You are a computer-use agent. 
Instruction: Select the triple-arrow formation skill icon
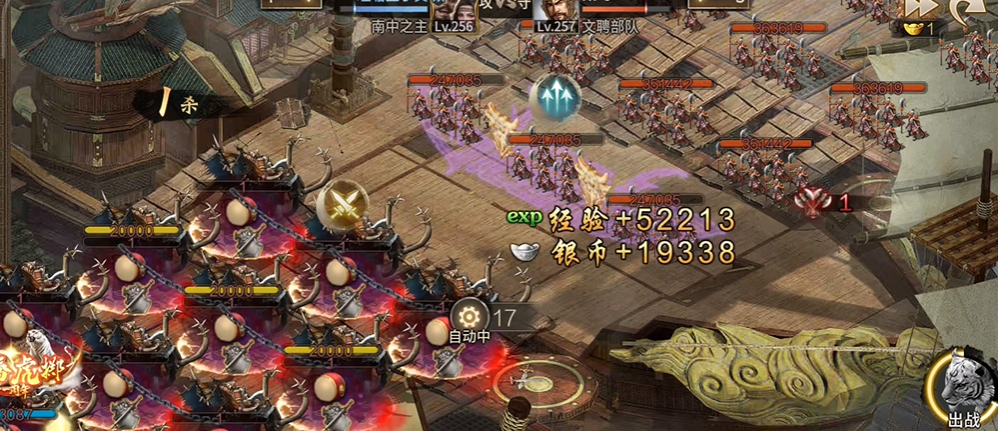556,98
